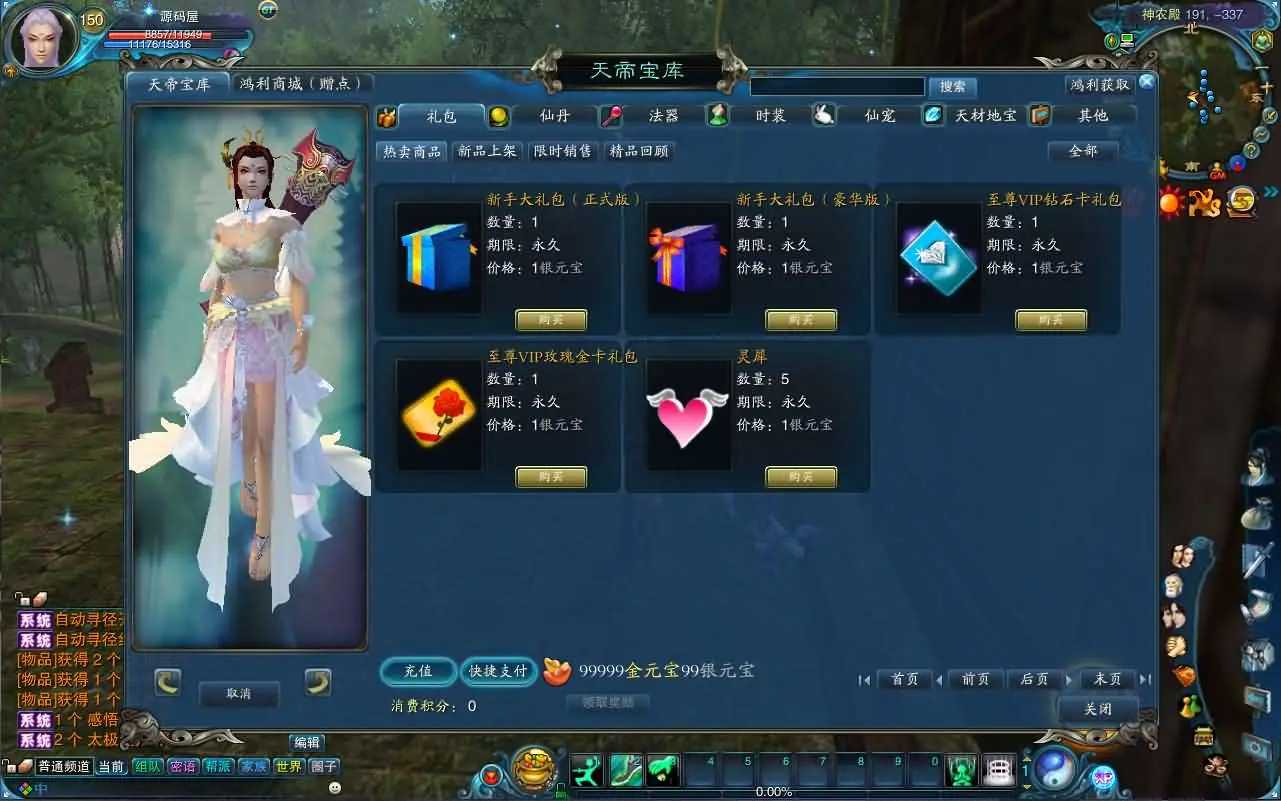Screen dimensions: 1281x801
Task: Select the 世界 chat tab
Action: tap(287, 765)
